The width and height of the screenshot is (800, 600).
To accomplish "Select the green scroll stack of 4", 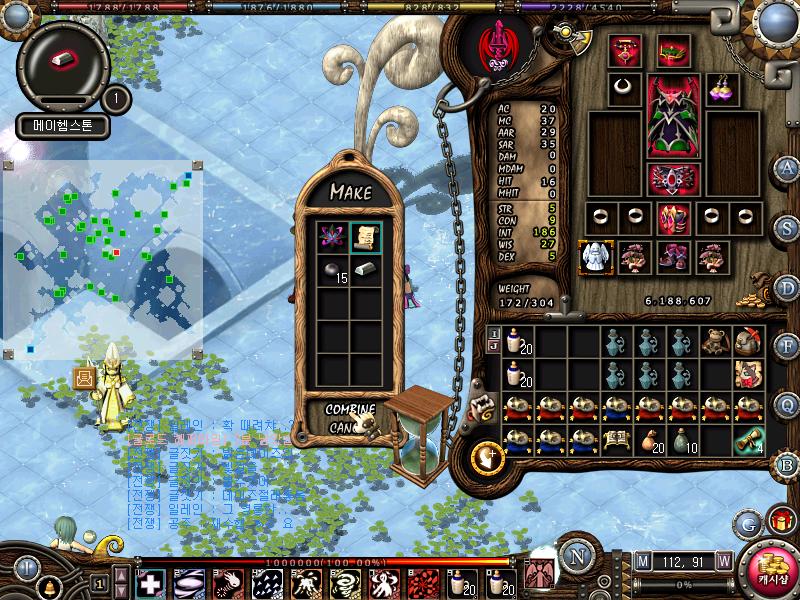I will click(749, 440).
